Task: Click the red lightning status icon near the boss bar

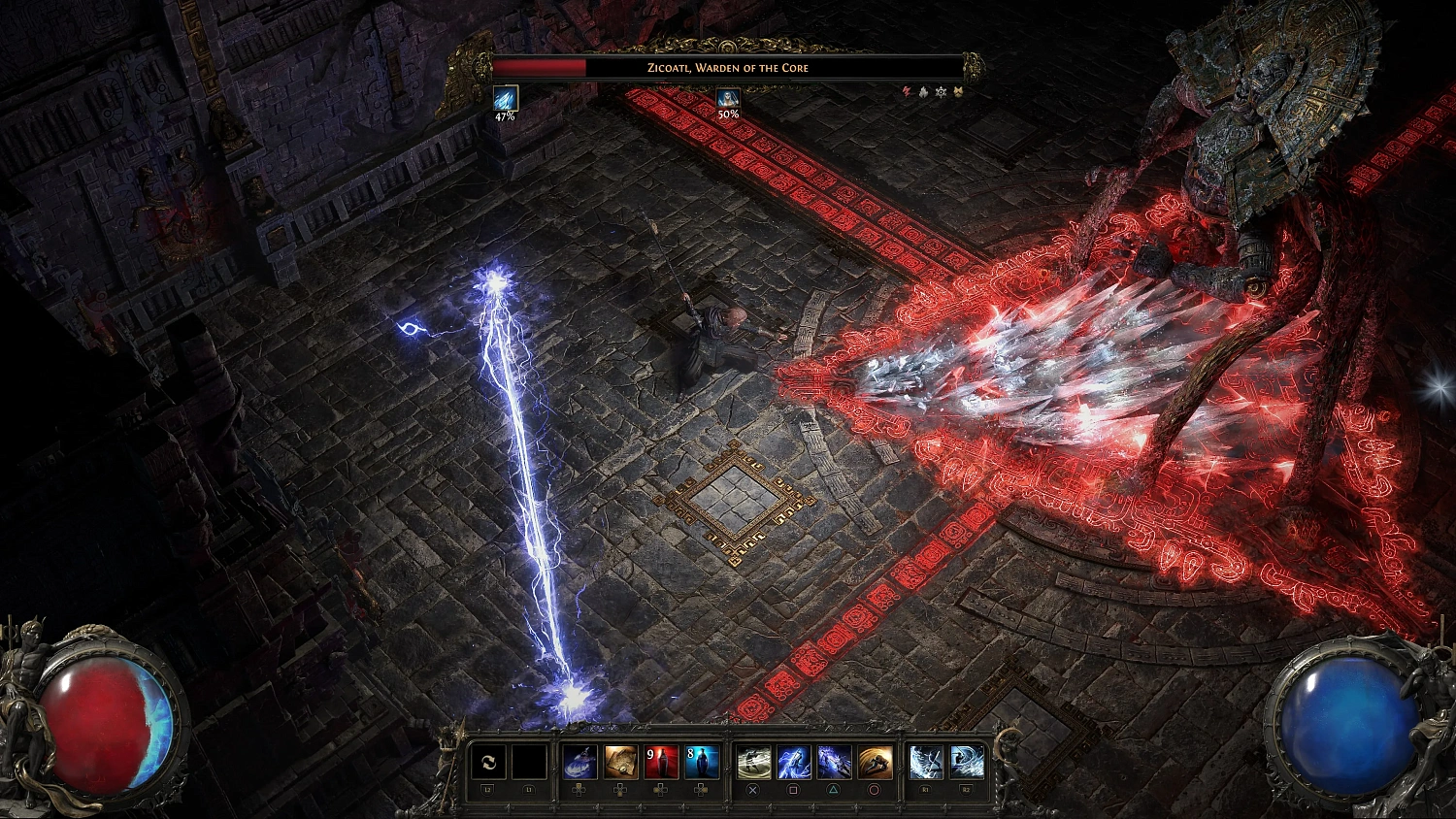Action: pyautogui.click(x=907, y=91)
